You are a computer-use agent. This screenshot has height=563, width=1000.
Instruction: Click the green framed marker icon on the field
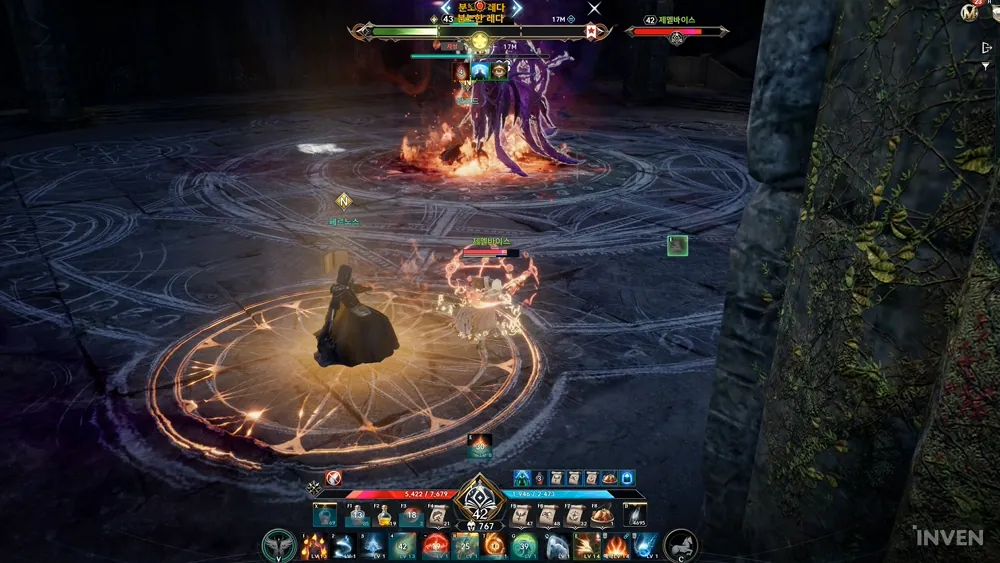pyautogui.click(x=678, y=245)
